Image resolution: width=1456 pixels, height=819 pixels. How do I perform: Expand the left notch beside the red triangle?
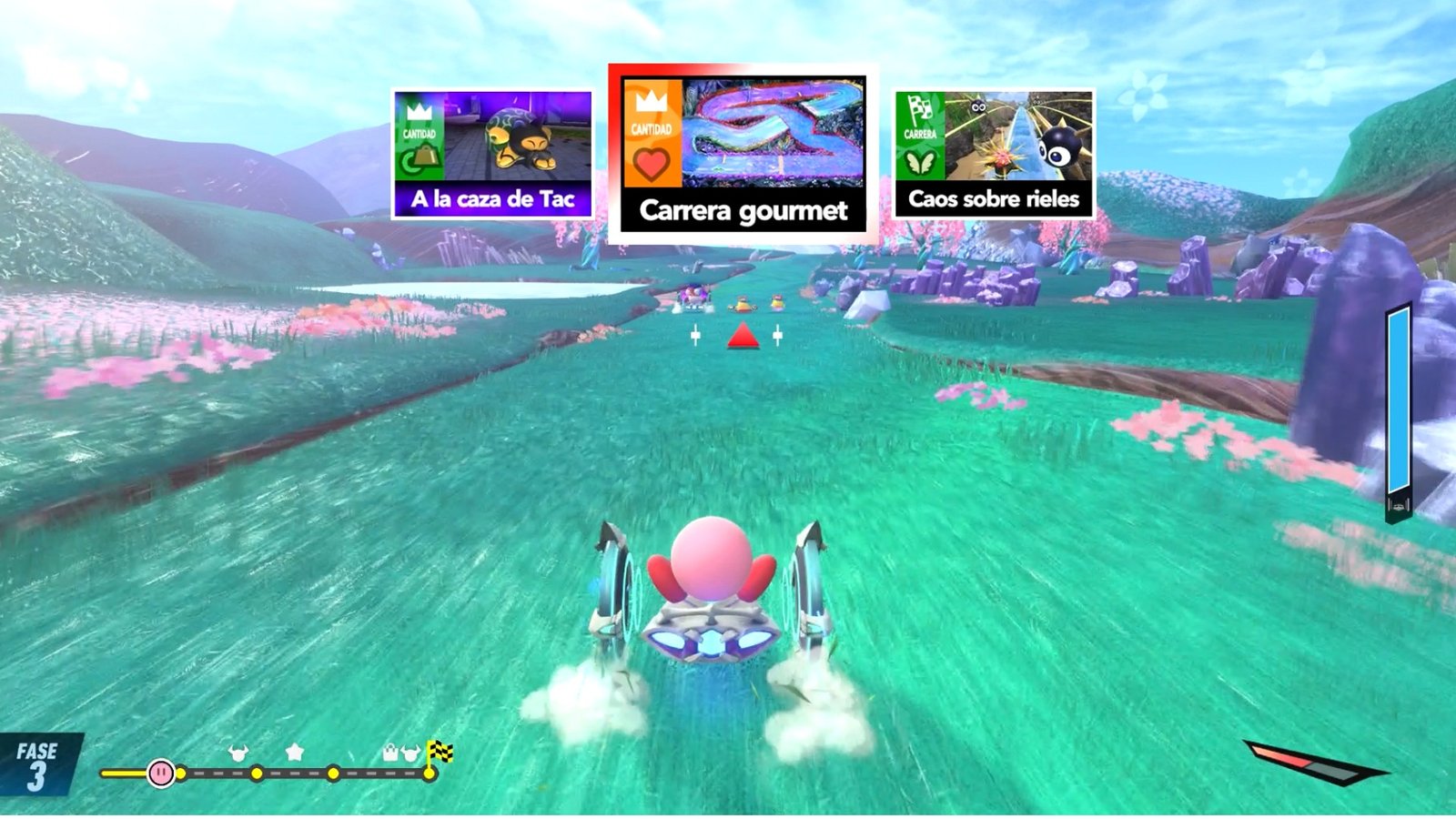(696, 335)
